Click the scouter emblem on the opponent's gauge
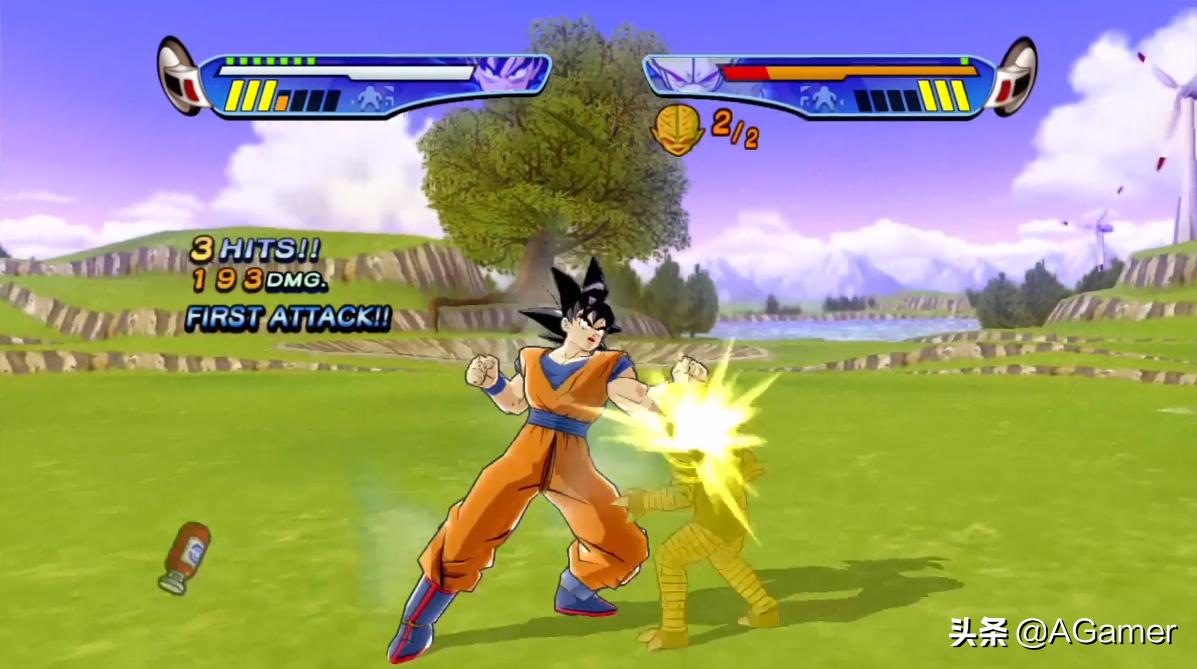The image size is (1197, 669). tap(1013, 77)
